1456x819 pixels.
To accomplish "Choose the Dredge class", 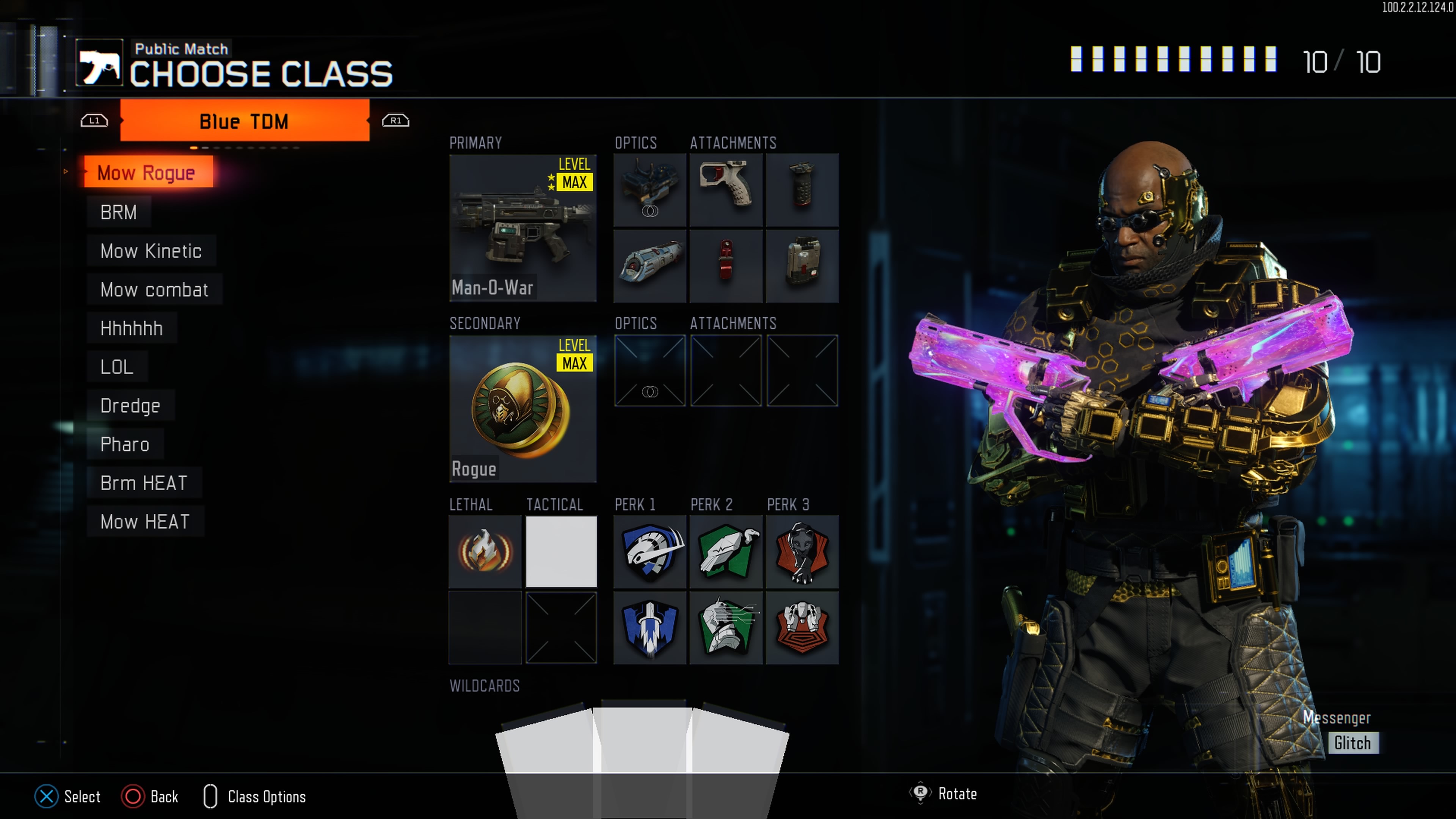I will point(130,406).
